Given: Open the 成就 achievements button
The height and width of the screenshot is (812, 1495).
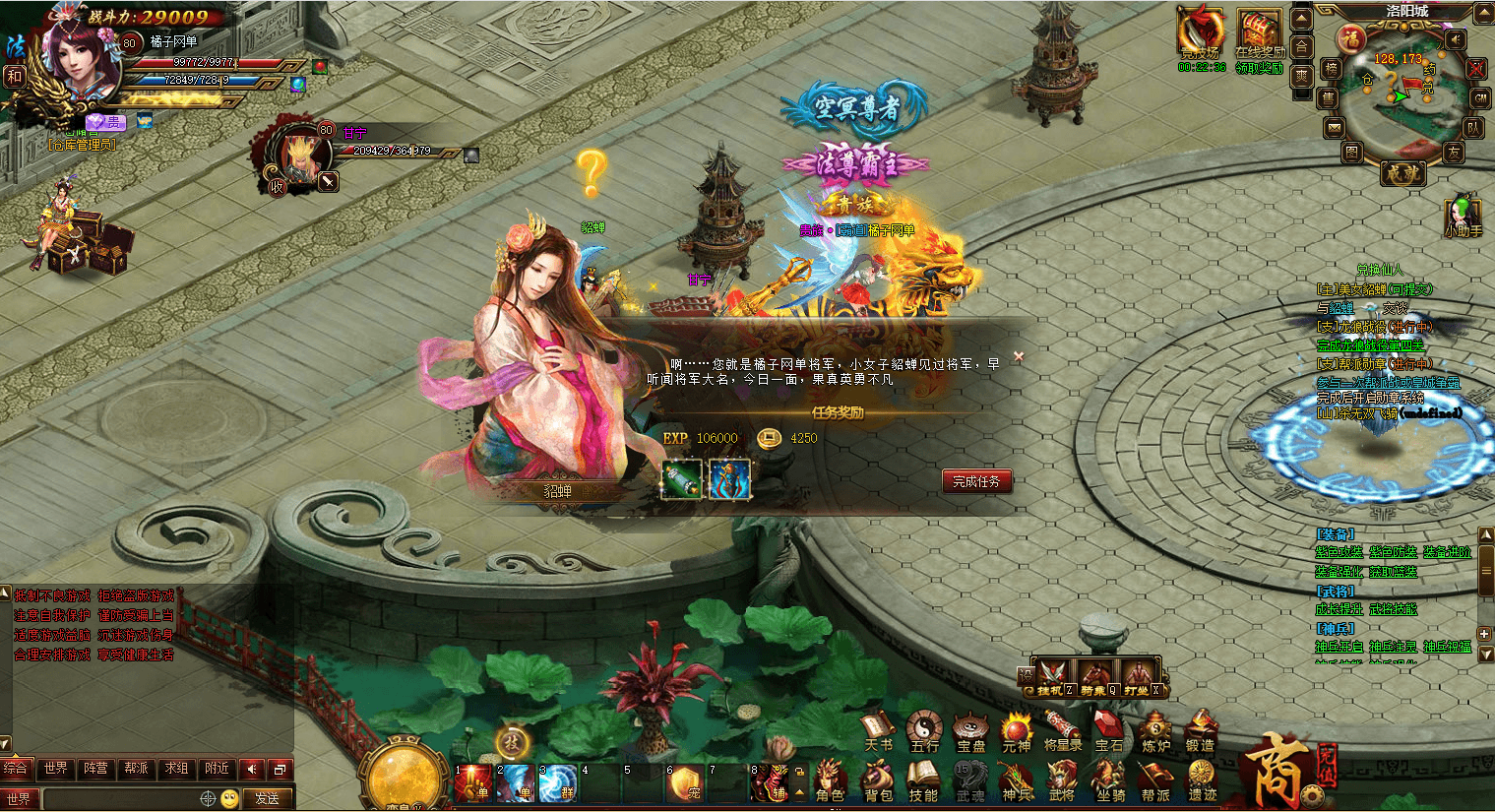Looking at the screenshot, I should pos(1401,173).
